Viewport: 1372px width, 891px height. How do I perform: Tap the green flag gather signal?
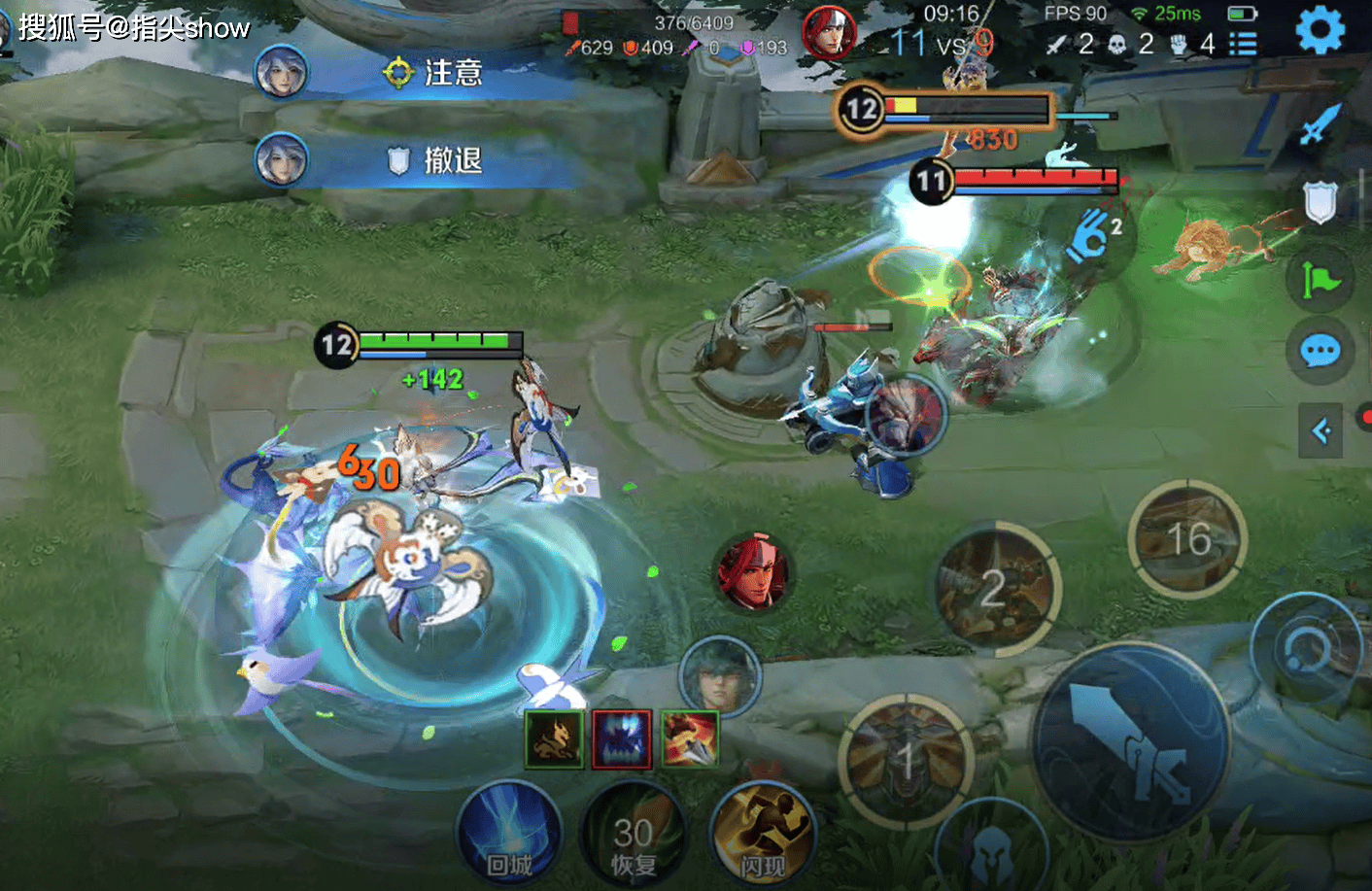[1320, 280]
